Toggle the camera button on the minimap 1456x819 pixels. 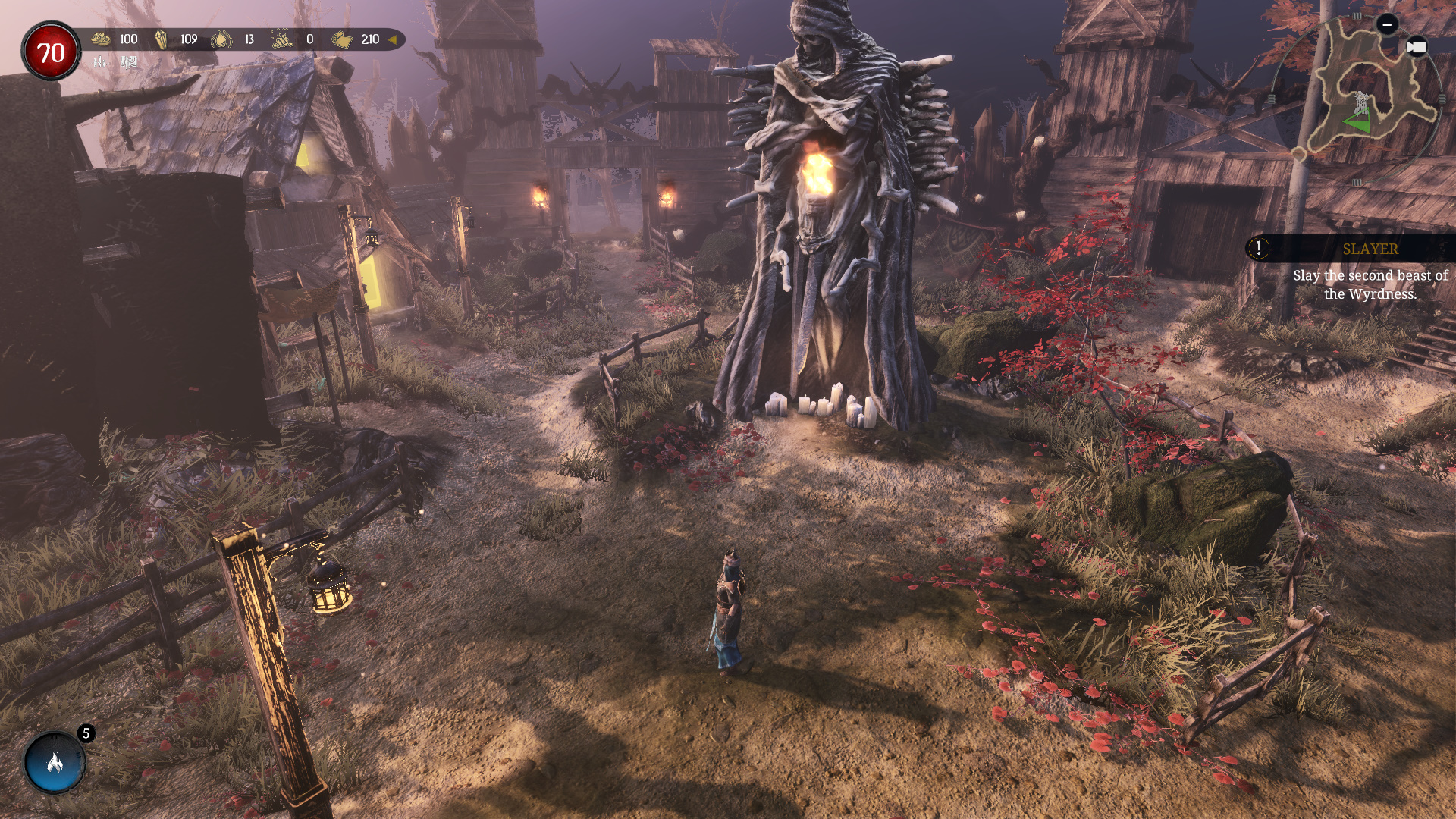tap(1416, 47)
